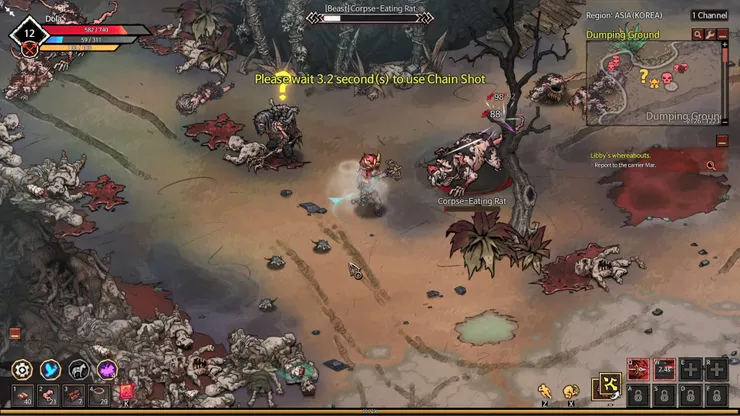Click the blue bird round icon

click(x=50, y=370)
